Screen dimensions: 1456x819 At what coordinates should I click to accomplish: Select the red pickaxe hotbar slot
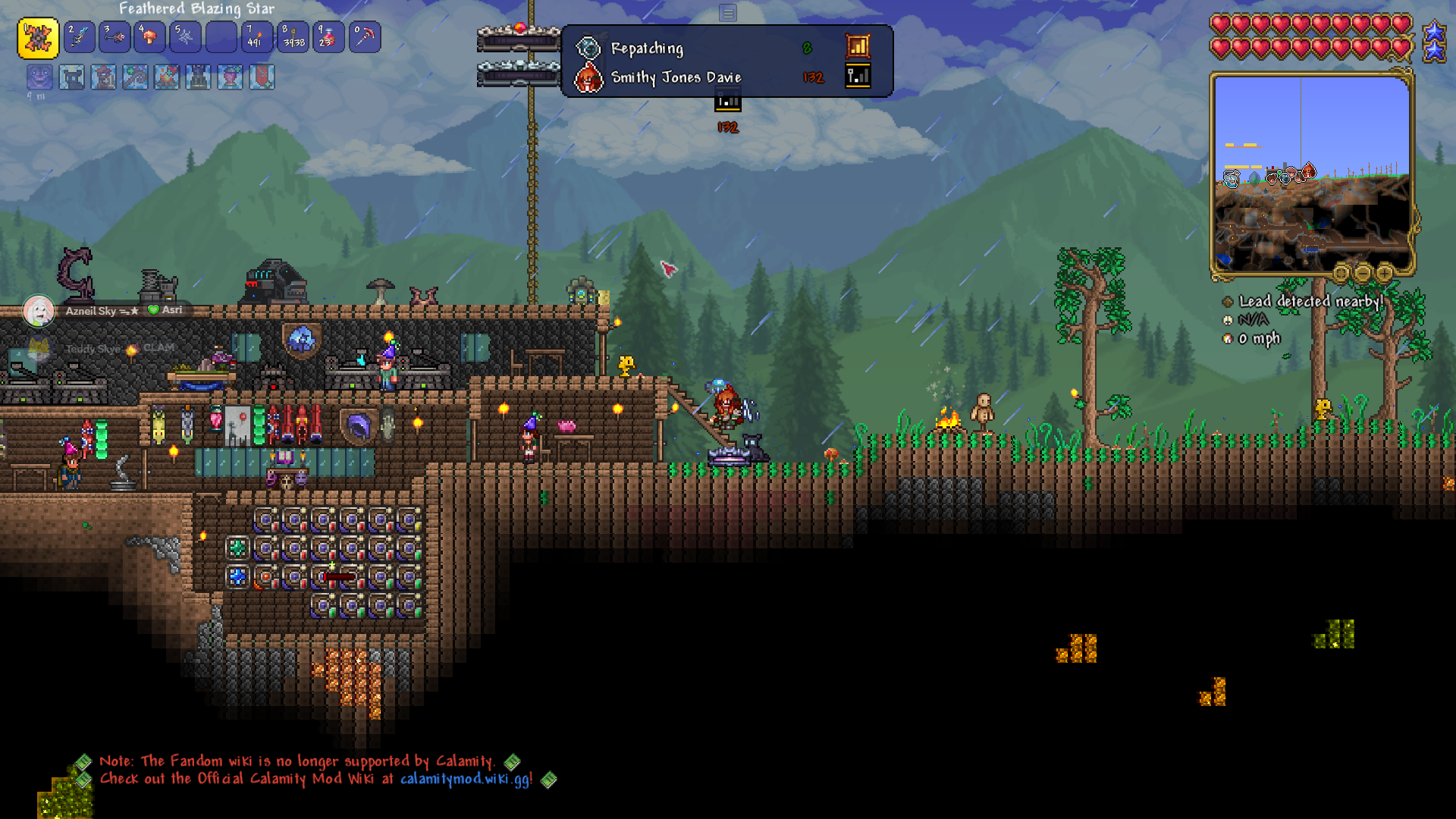tap(365, 37)
